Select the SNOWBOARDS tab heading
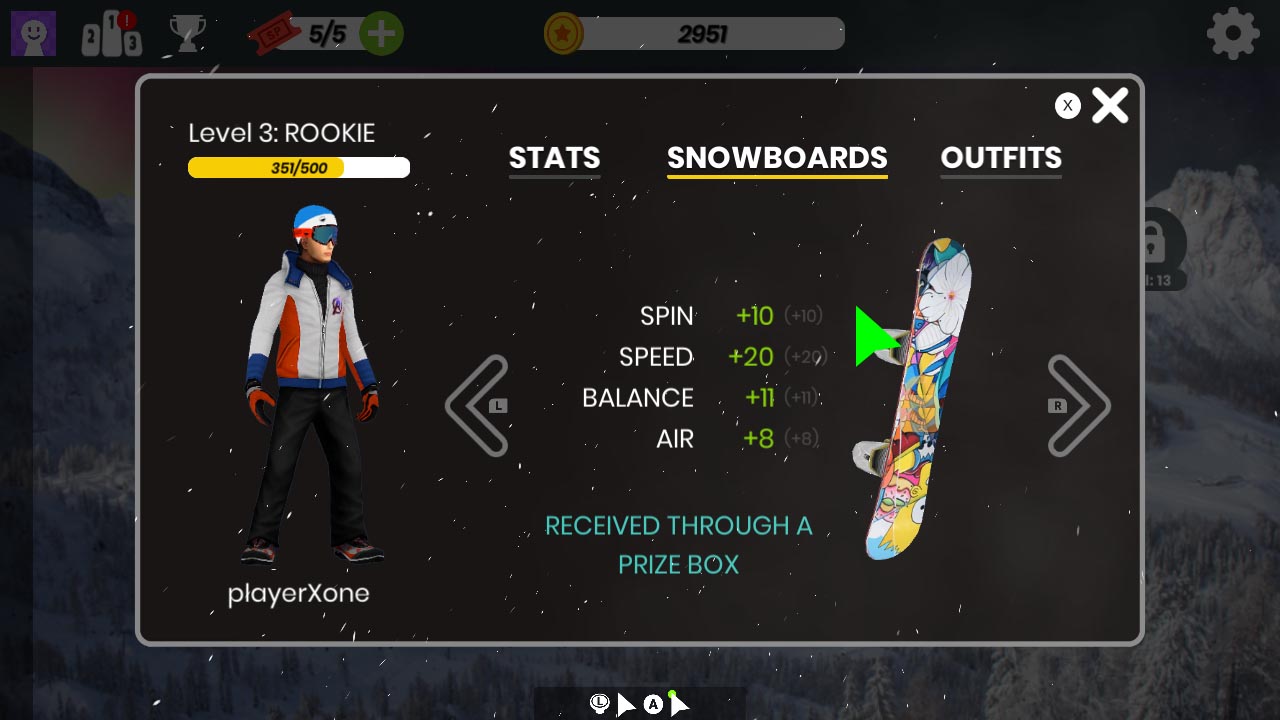The width and height of the screenshot is (1280, 720). tap(777, 158)
